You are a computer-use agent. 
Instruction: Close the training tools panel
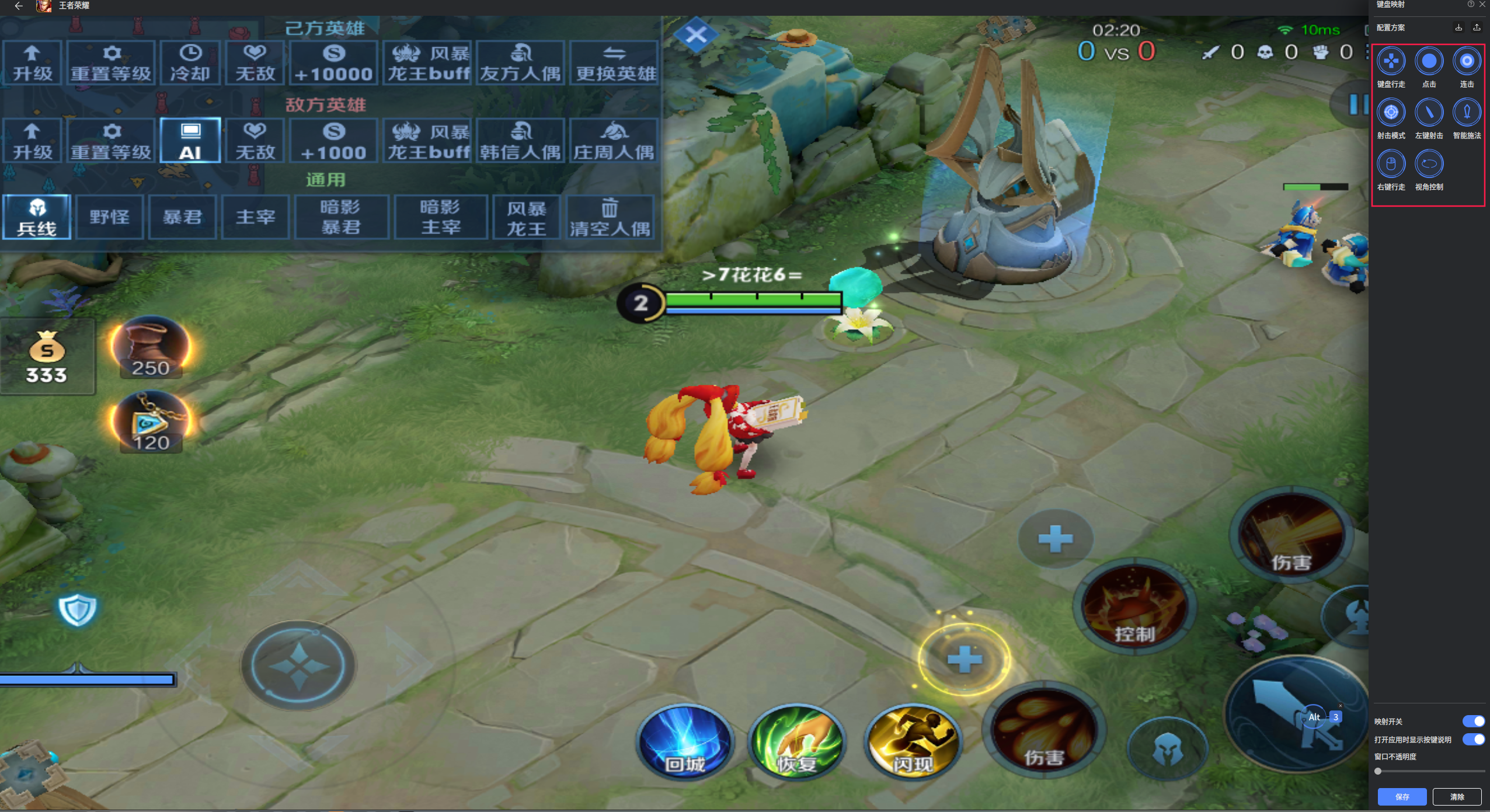(696, 35)
